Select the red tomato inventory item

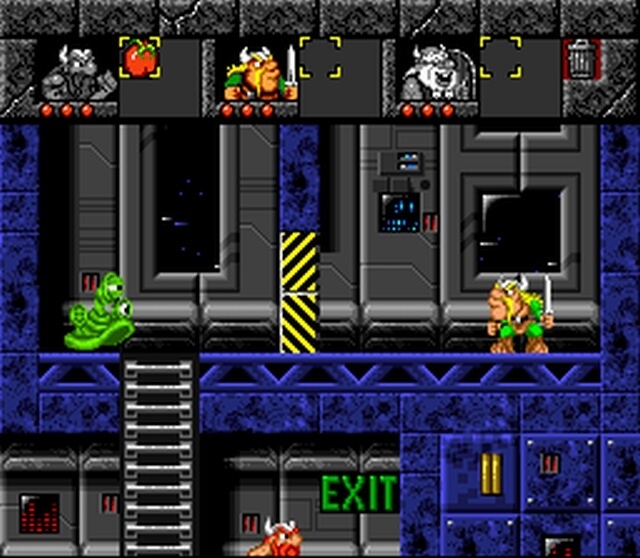[x=139, y=58]
